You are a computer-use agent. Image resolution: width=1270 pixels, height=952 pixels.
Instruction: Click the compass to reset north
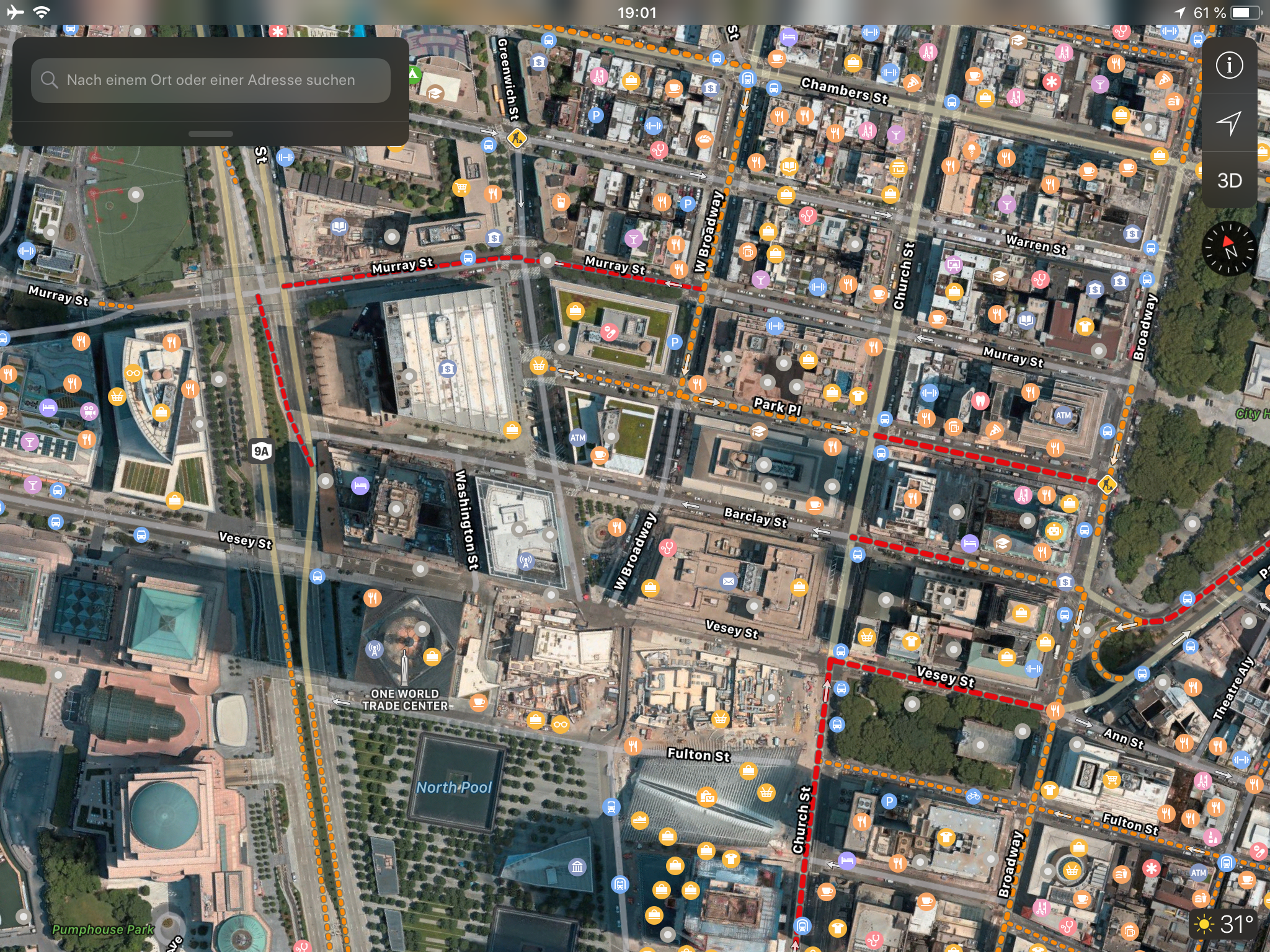click(1229, 249)
